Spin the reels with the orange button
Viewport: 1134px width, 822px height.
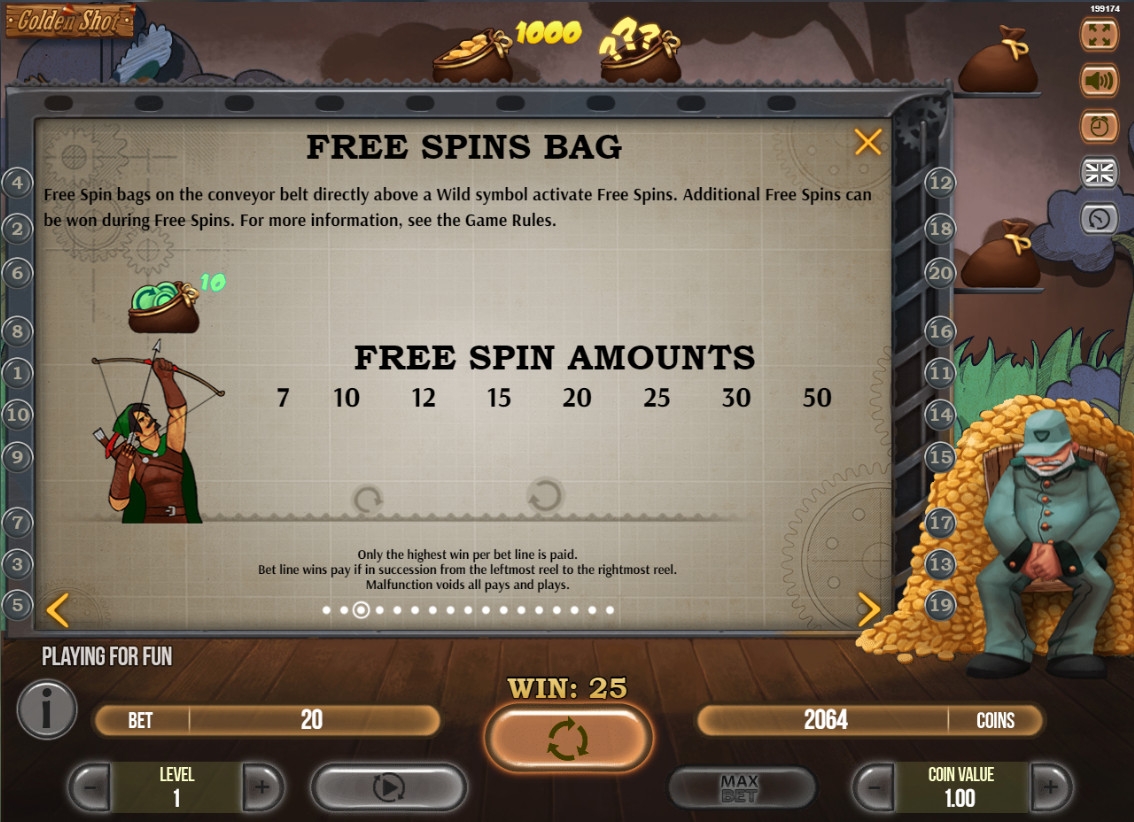click(x=568, y=739)
